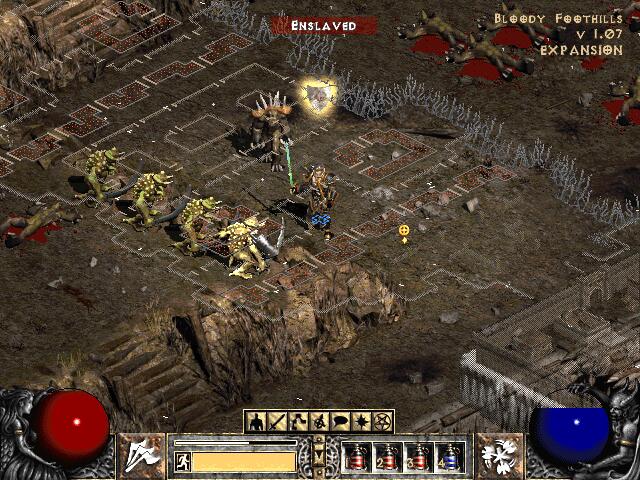Open the skill tree icon

click(298, 422)
